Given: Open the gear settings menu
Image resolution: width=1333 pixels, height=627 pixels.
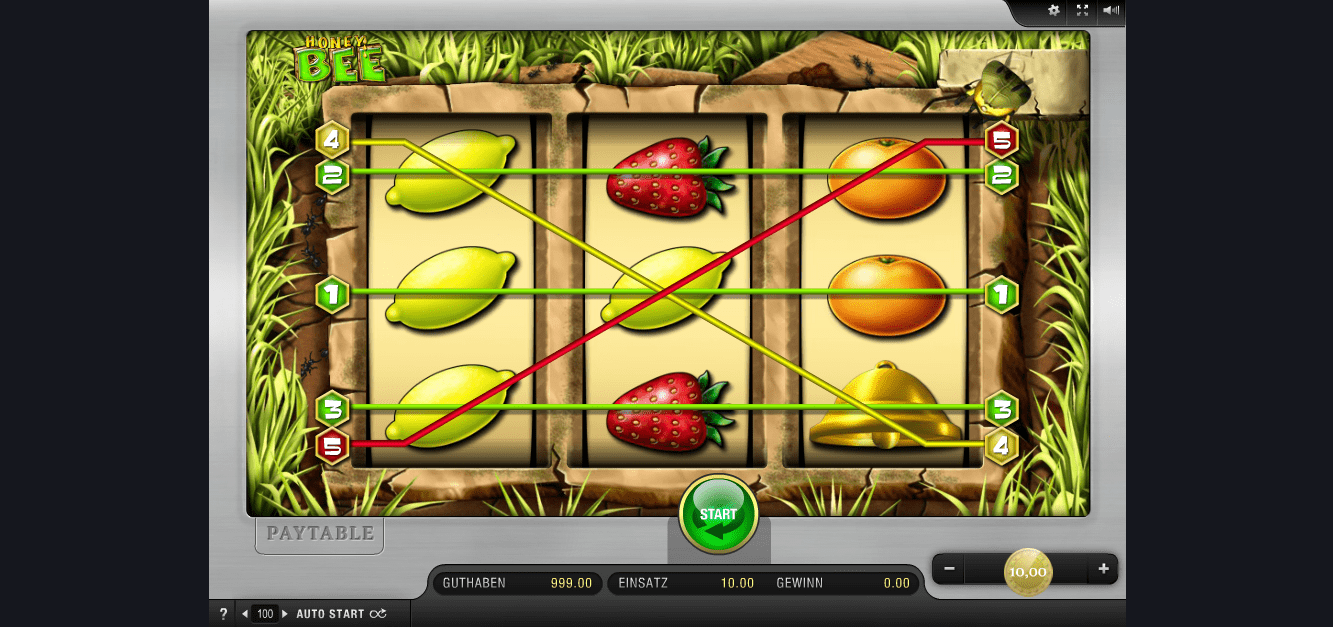Looking at the screenshot, I should coord(1053,11).
